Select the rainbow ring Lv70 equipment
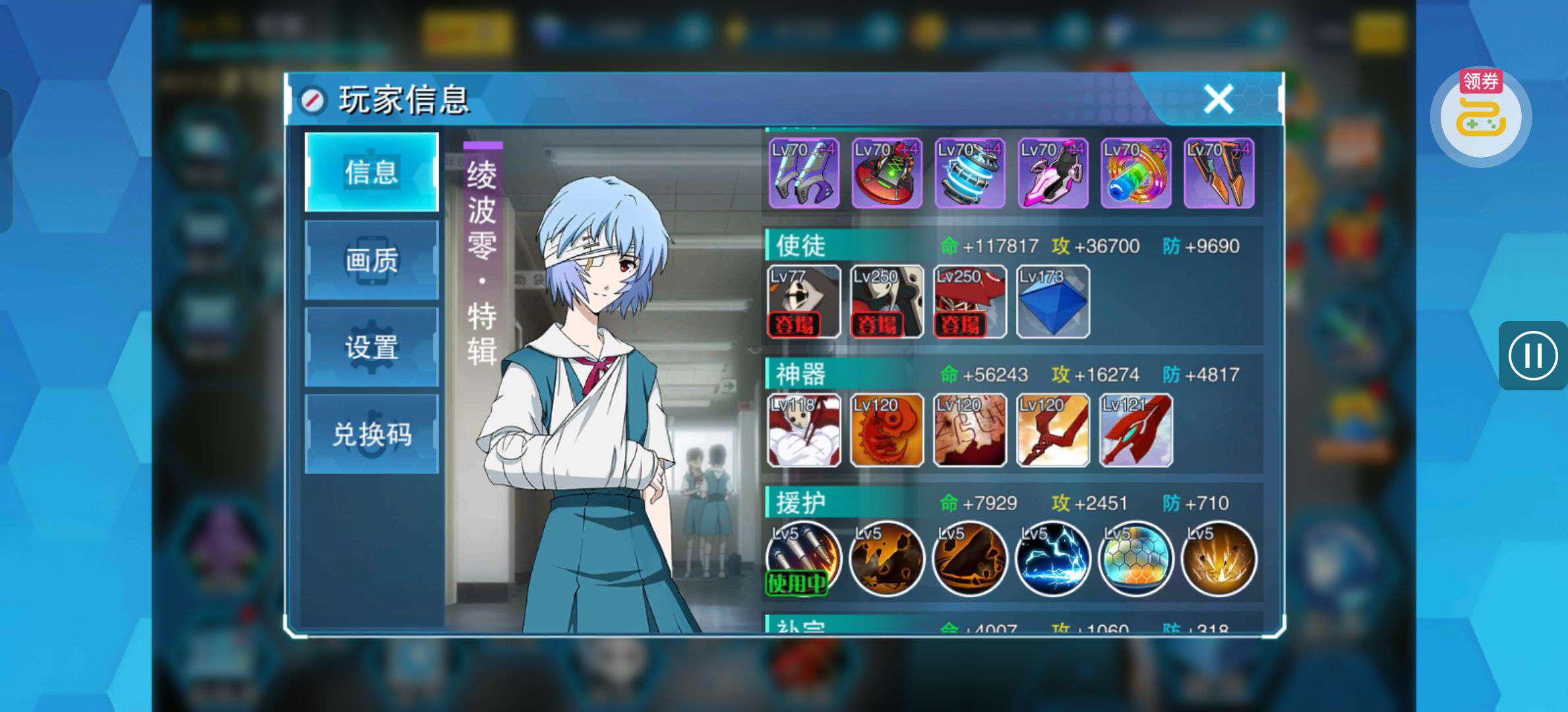Screen dimensions: 1568x712 [1135, 173]
